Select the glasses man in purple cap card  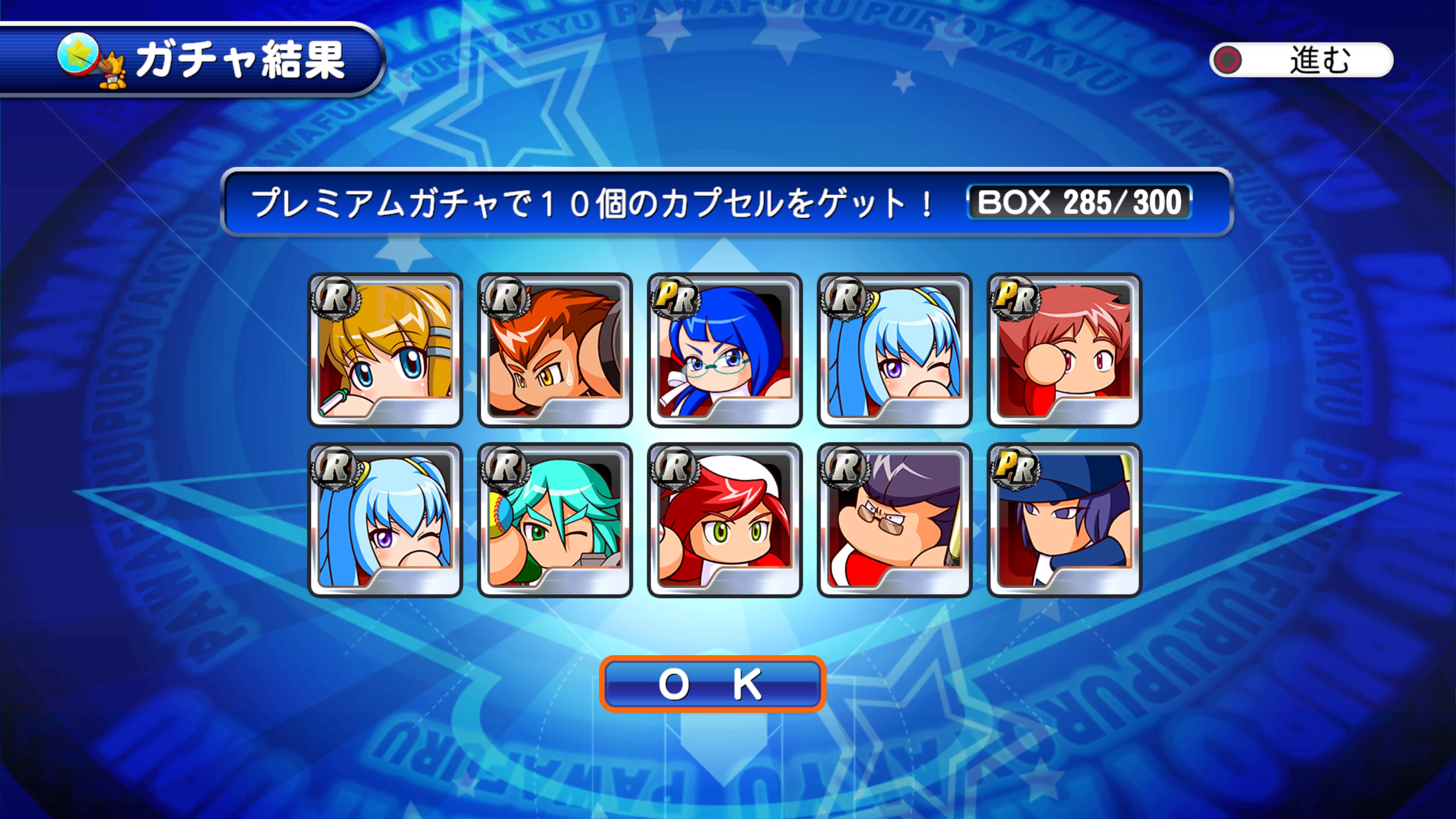coord(894,520)
